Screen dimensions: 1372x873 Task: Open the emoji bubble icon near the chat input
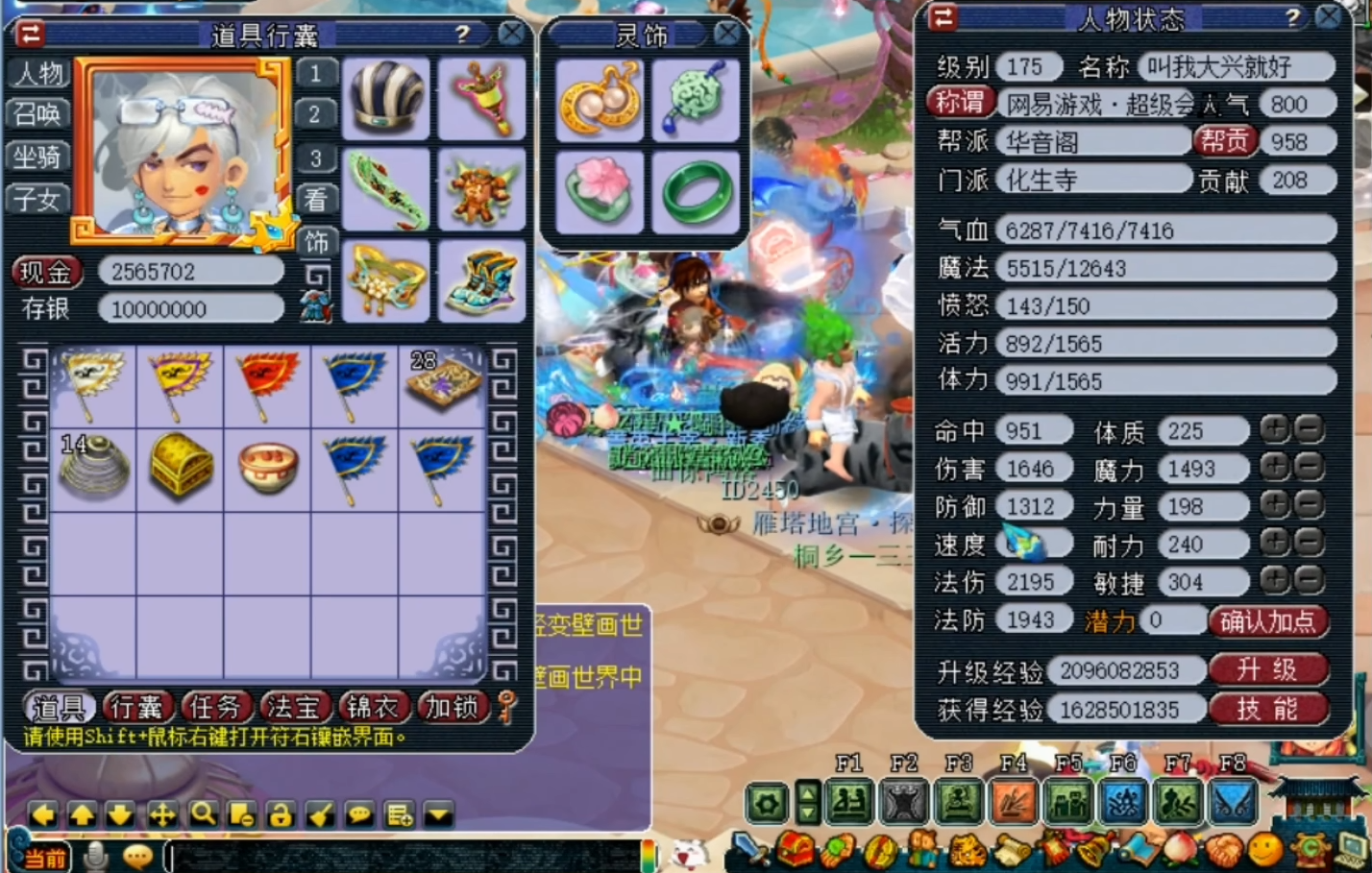pyautogui.click(x=137, y=855)
